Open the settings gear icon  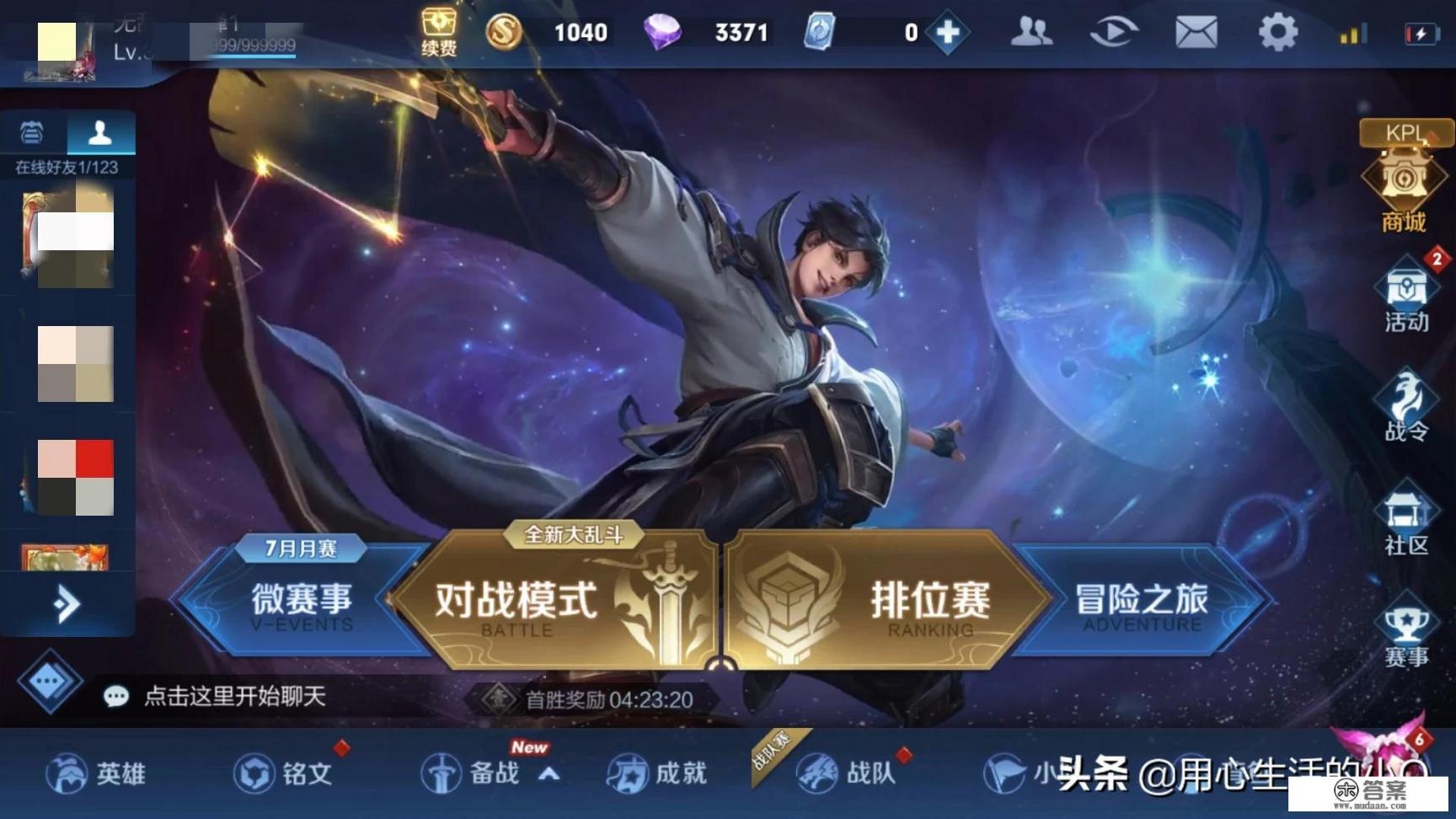(1277, 32)
